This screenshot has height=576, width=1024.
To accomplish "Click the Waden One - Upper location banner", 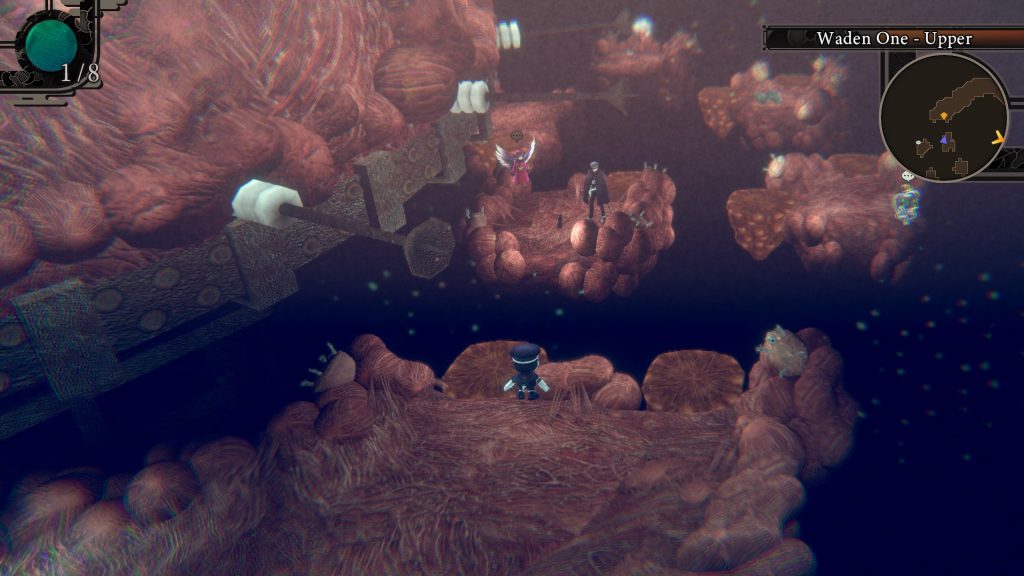I will [x=893, y=39].
